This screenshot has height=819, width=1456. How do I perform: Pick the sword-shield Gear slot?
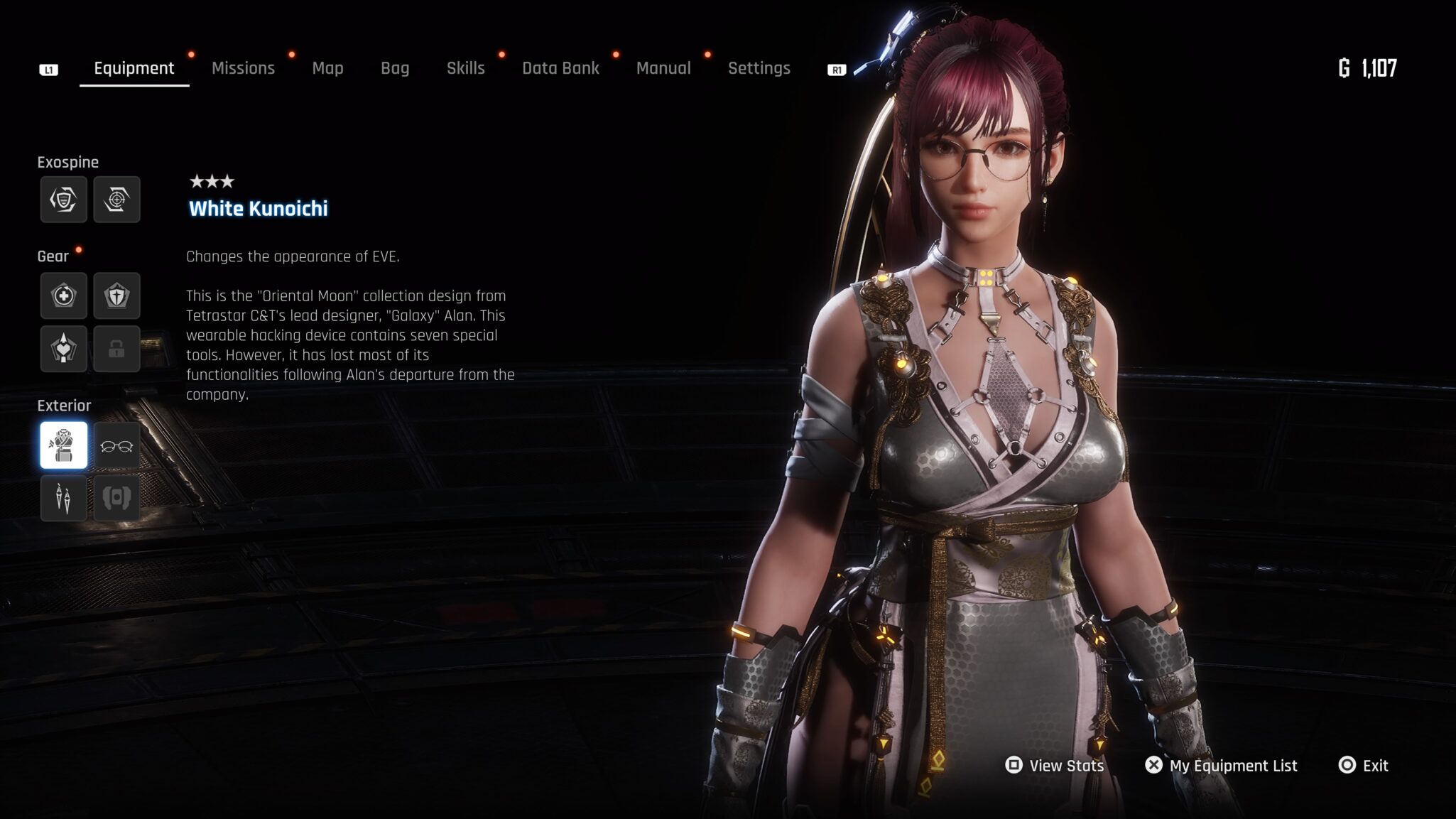(116, 295)
